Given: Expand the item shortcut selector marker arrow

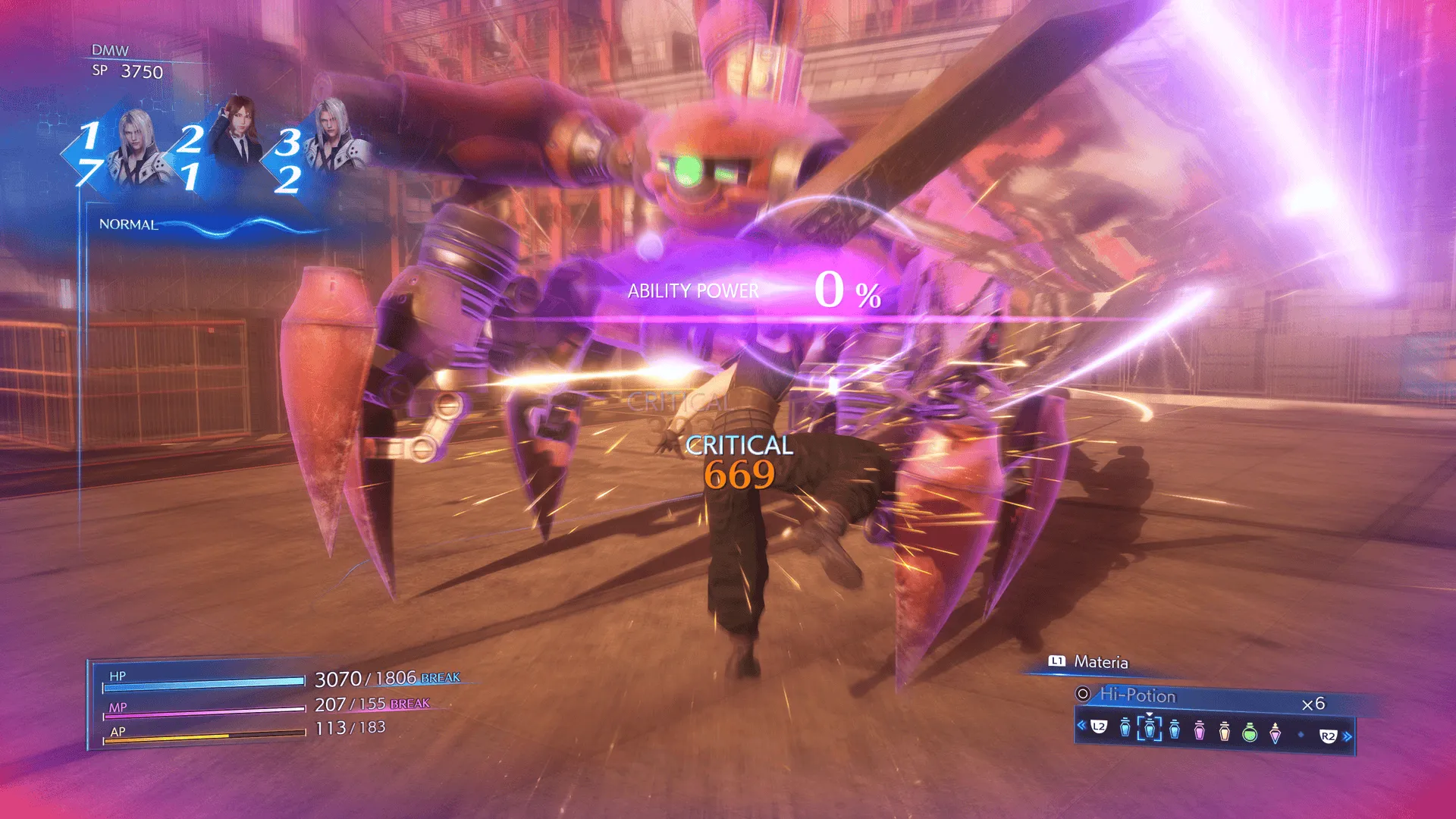Looking at the screenshot, I should pyautogui.click(x=1150, y=715).
